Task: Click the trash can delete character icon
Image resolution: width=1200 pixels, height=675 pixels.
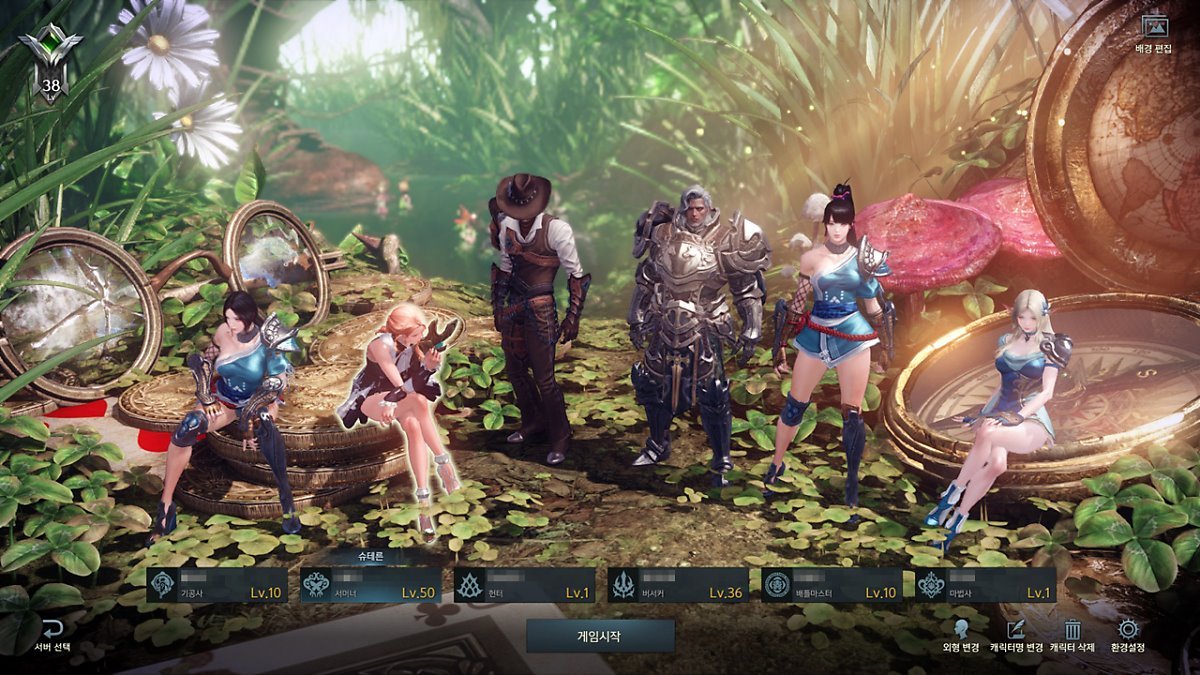Action: click(x=1072, y=631)
